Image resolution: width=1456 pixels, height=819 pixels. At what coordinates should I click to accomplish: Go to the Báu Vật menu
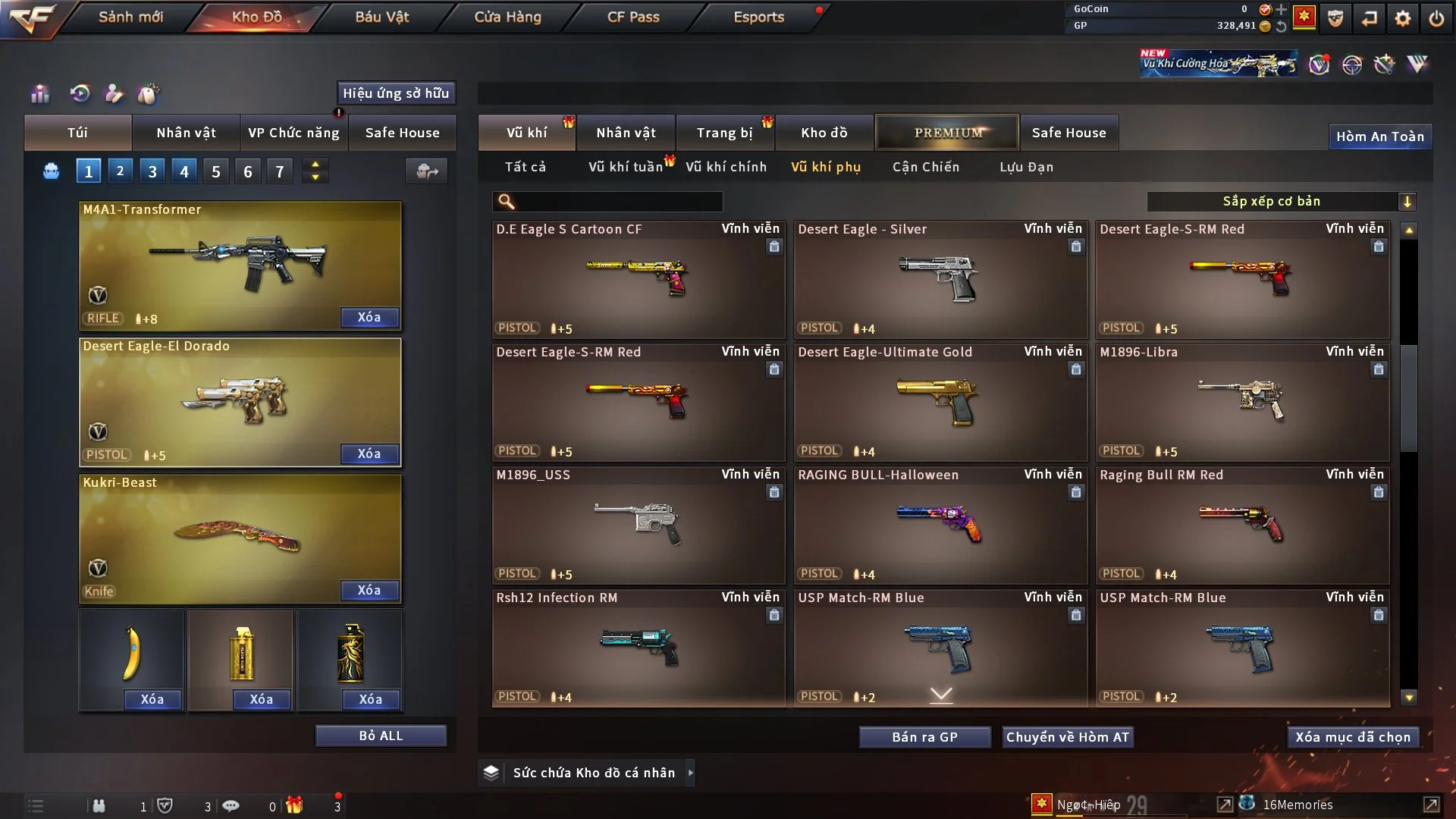coord(381,17)
